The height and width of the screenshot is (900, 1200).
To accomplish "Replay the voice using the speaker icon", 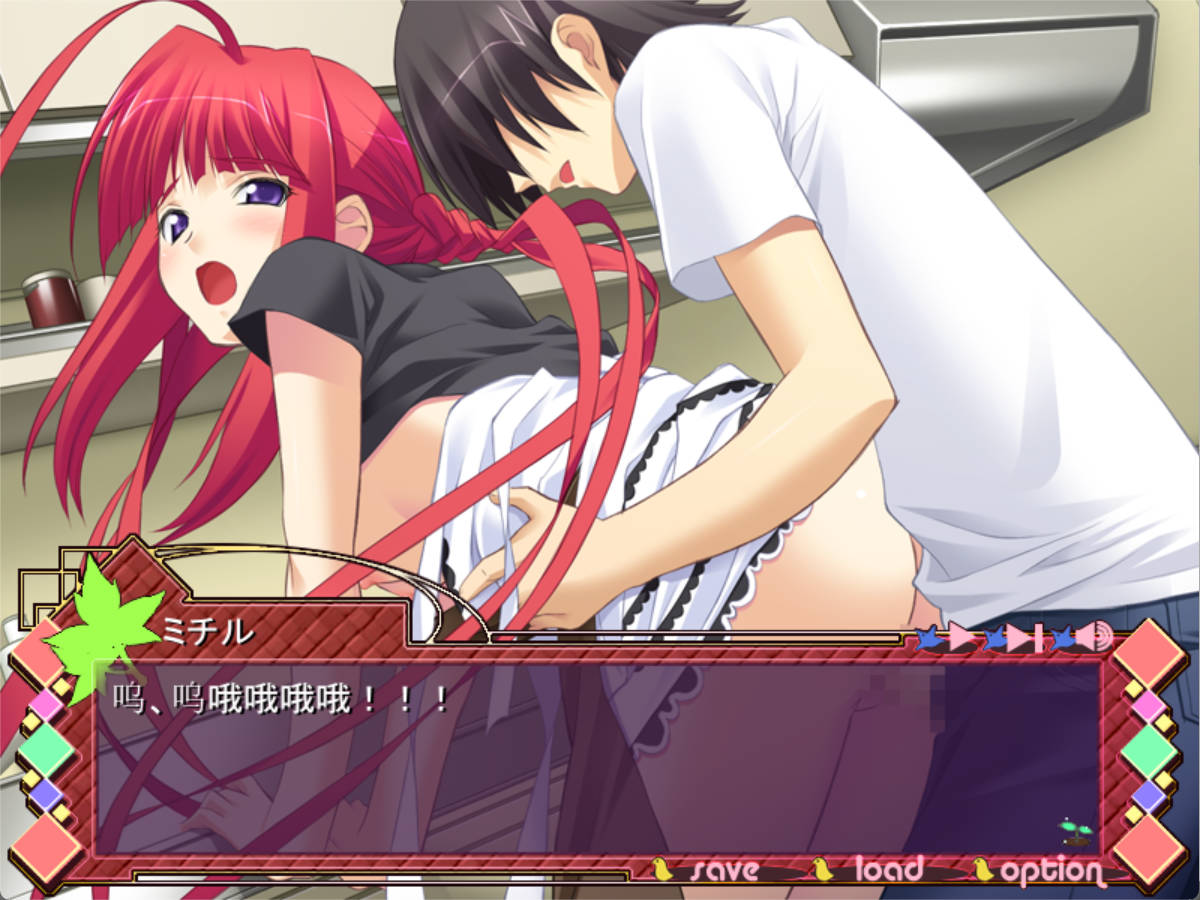I will 1095,637.
